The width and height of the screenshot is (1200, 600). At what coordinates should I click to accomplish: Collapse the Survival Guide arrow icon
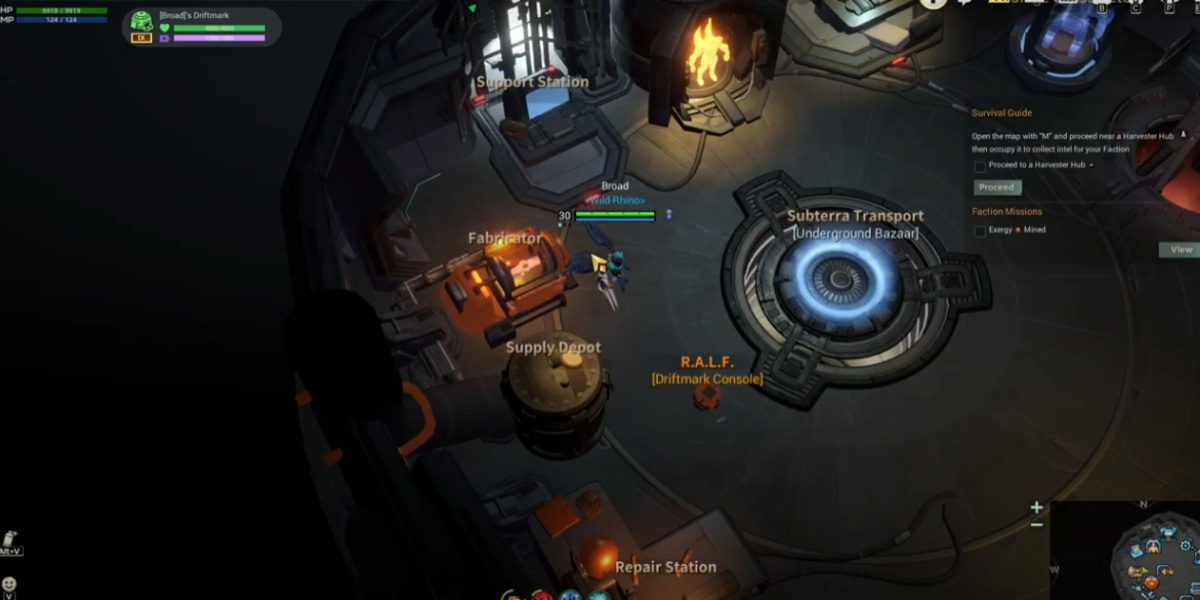(1184, 134)
